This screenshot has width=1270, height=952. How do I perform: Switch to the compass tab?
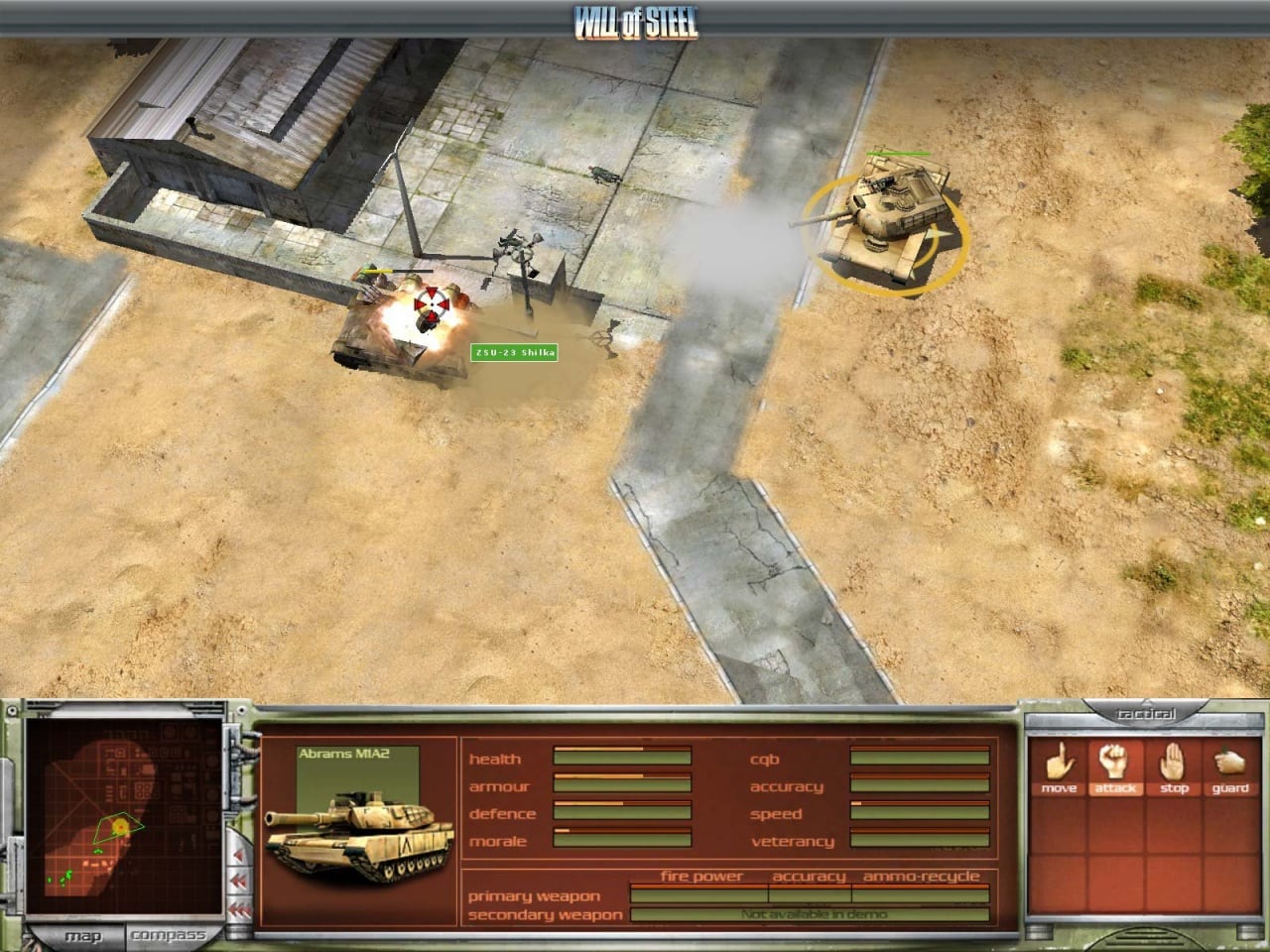(168, 935)
